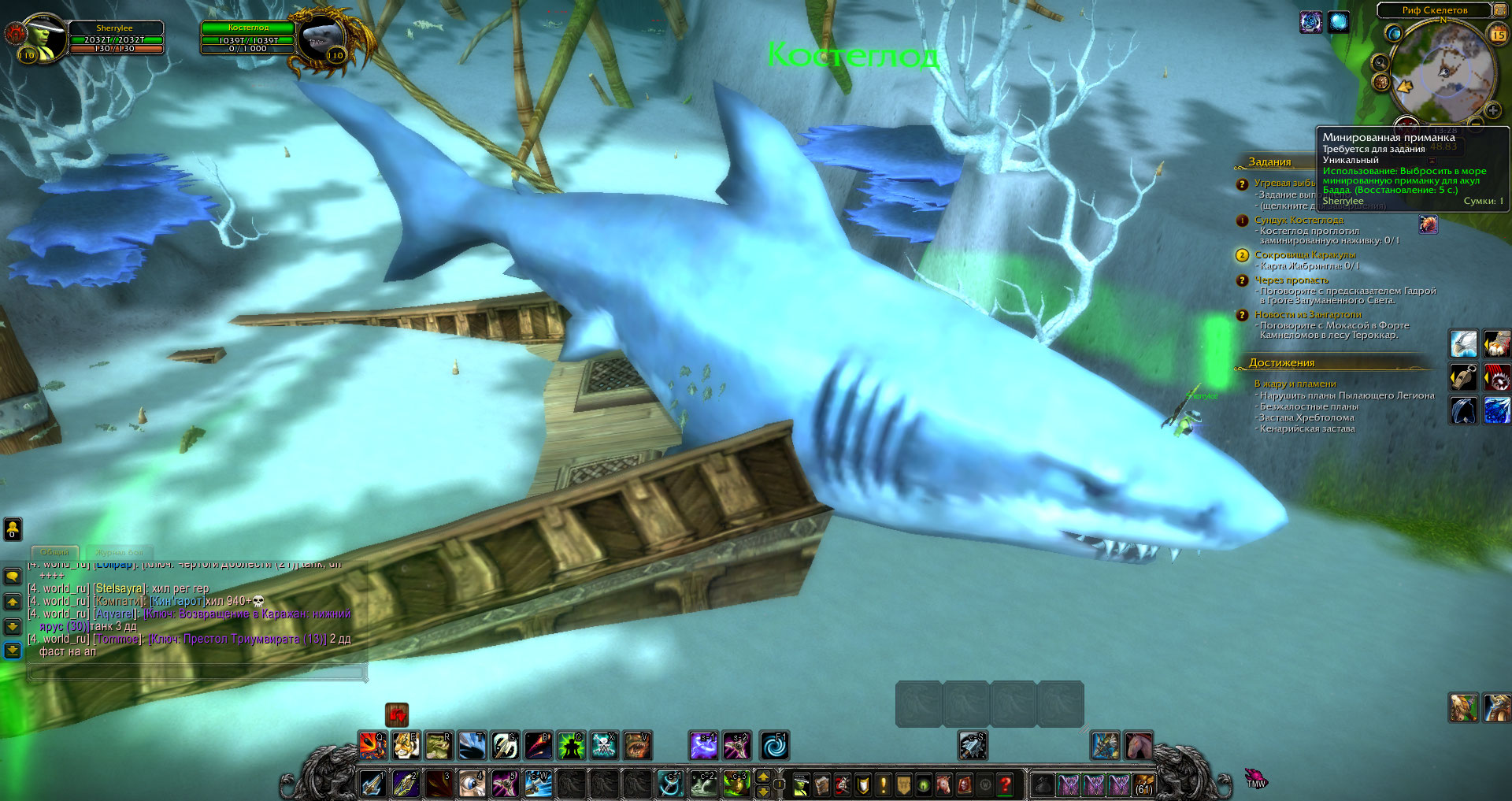1512x801 pixels.
Task: Open the chat speech bubble menu
Action: 13,577
